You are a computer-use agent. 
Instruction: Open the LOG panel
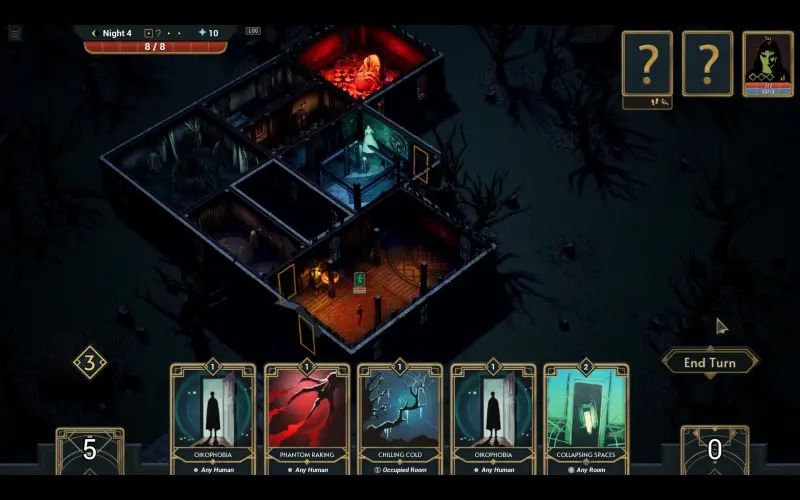[253, 31]
